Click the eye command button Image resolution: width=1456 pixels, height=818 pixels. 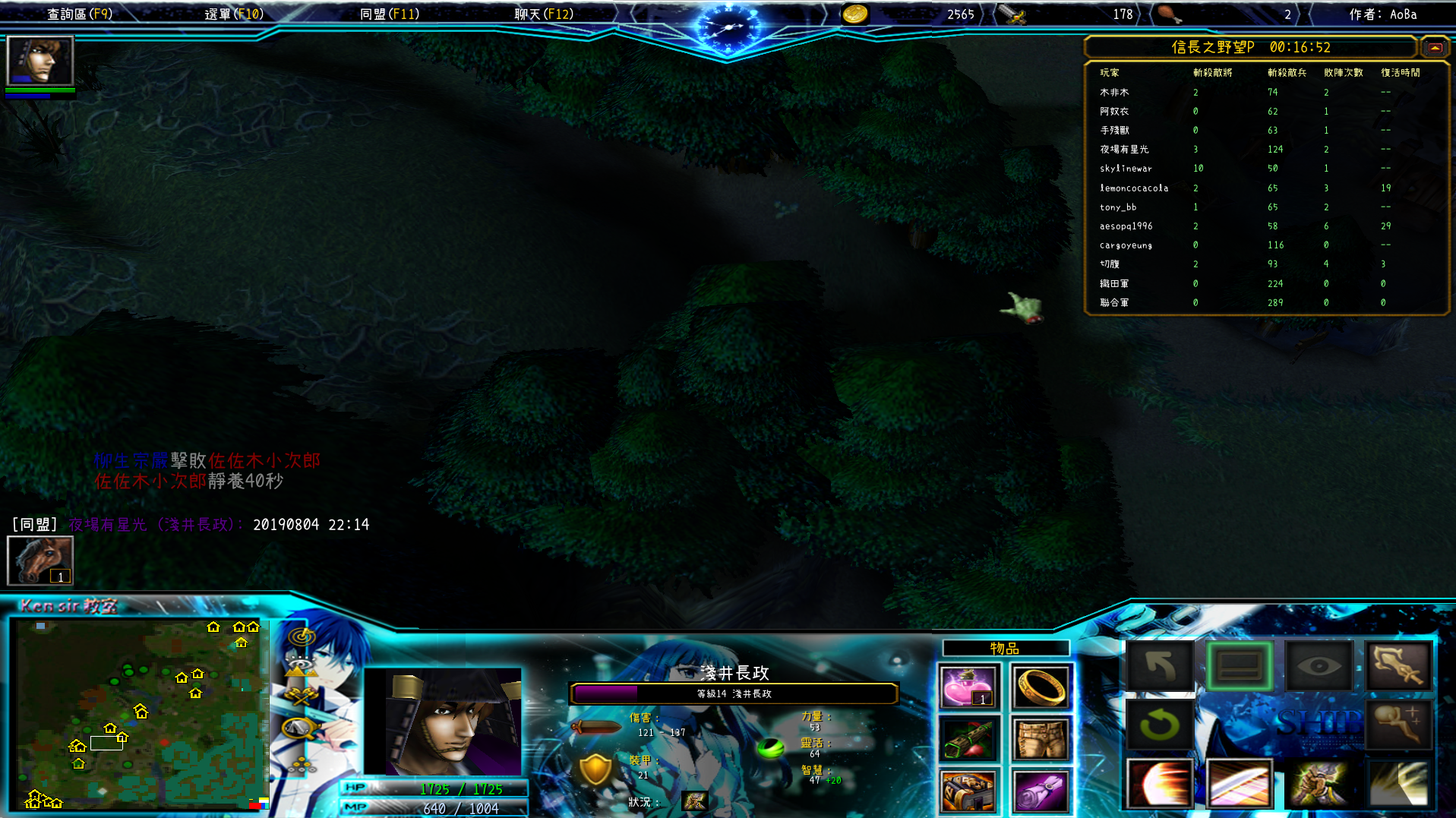[x=1319, y=666]
